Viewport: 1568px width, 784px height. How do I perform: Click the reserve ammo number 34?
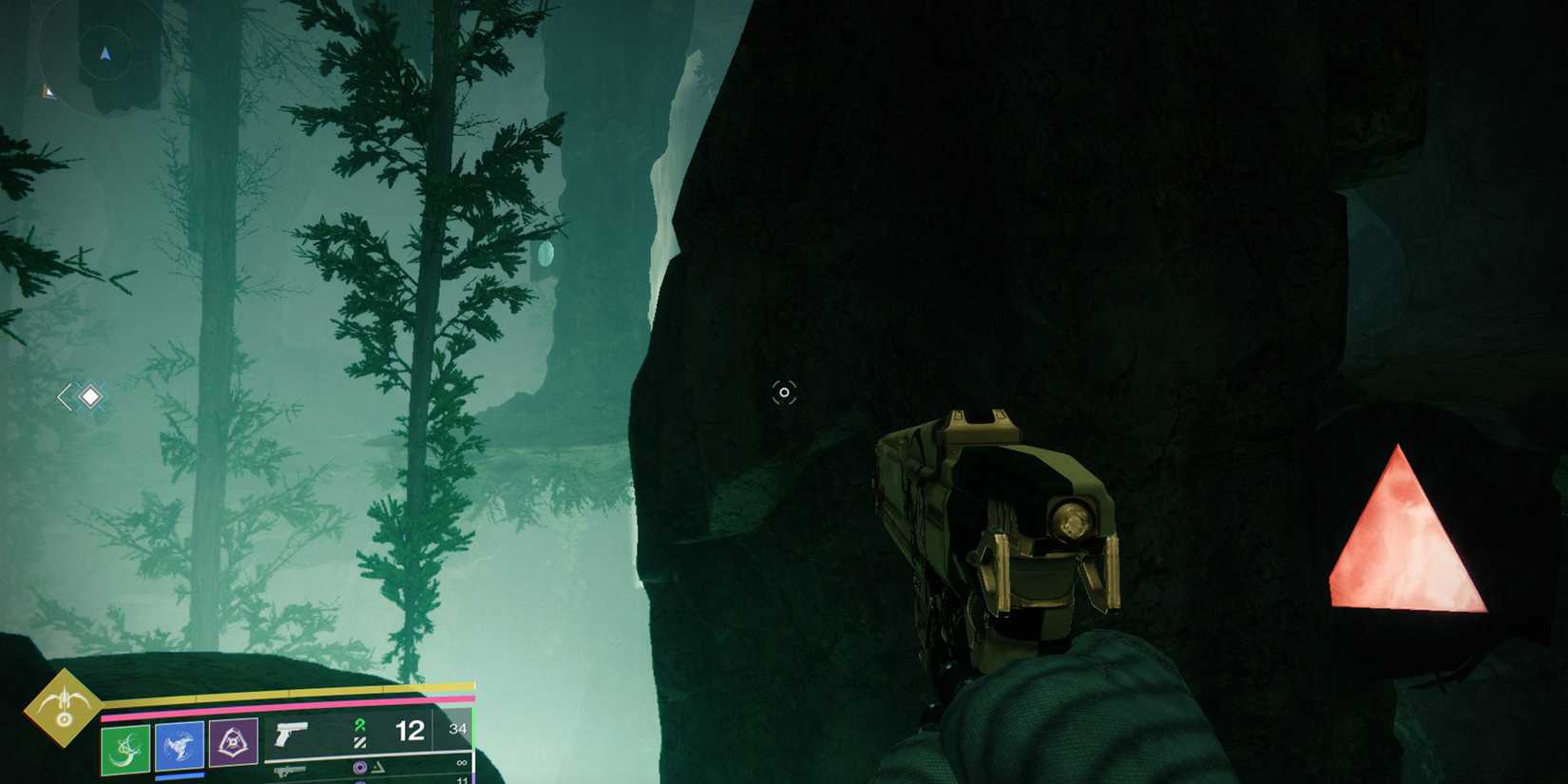459,729
